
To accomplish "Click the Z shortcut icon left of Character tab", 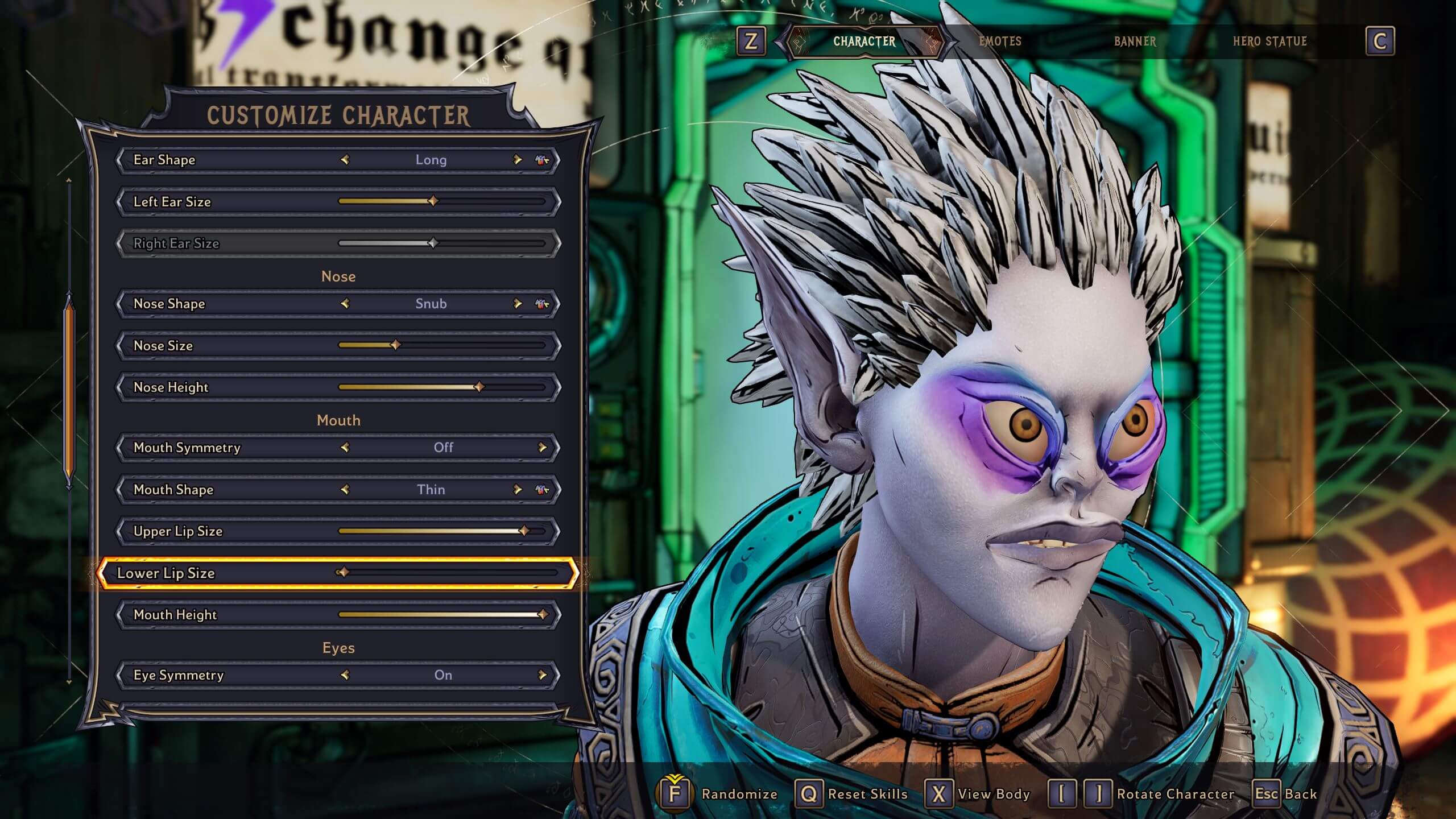I will pos(751,42).
